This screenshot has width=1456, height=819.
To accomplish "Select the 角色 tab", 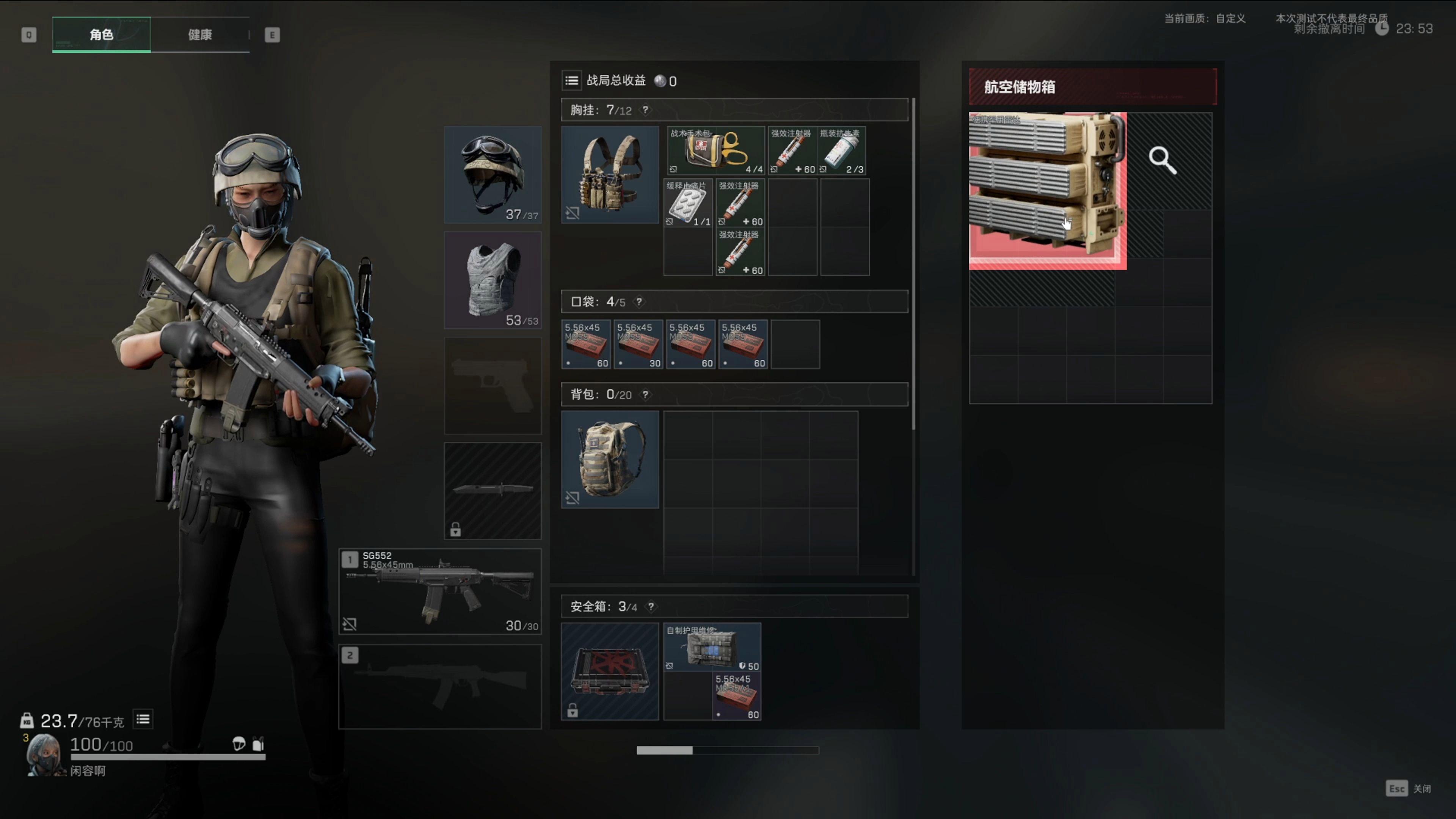I will (101, 35).
